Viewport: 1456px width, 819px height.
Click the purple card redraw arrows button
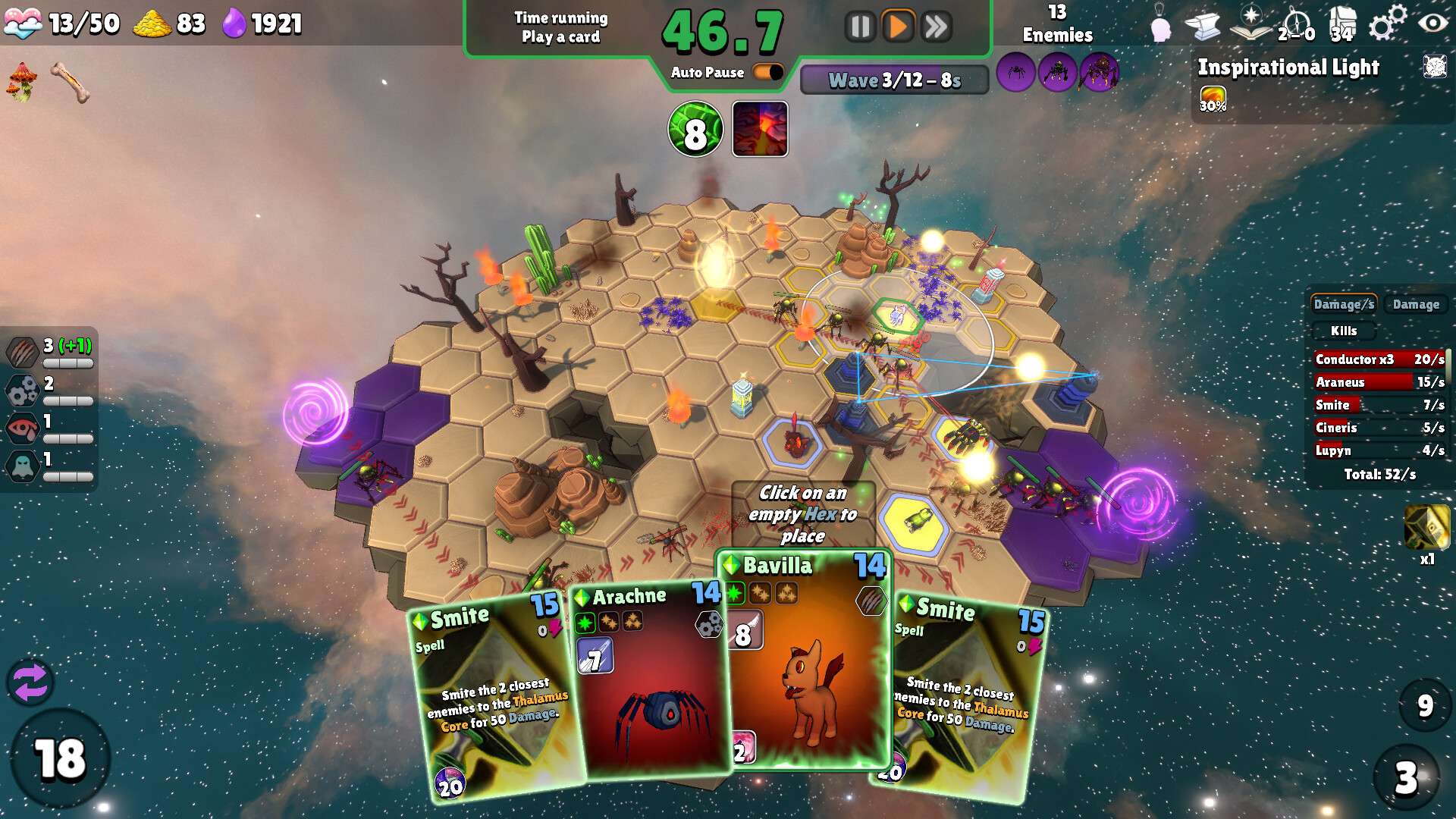tap(30, 682)
